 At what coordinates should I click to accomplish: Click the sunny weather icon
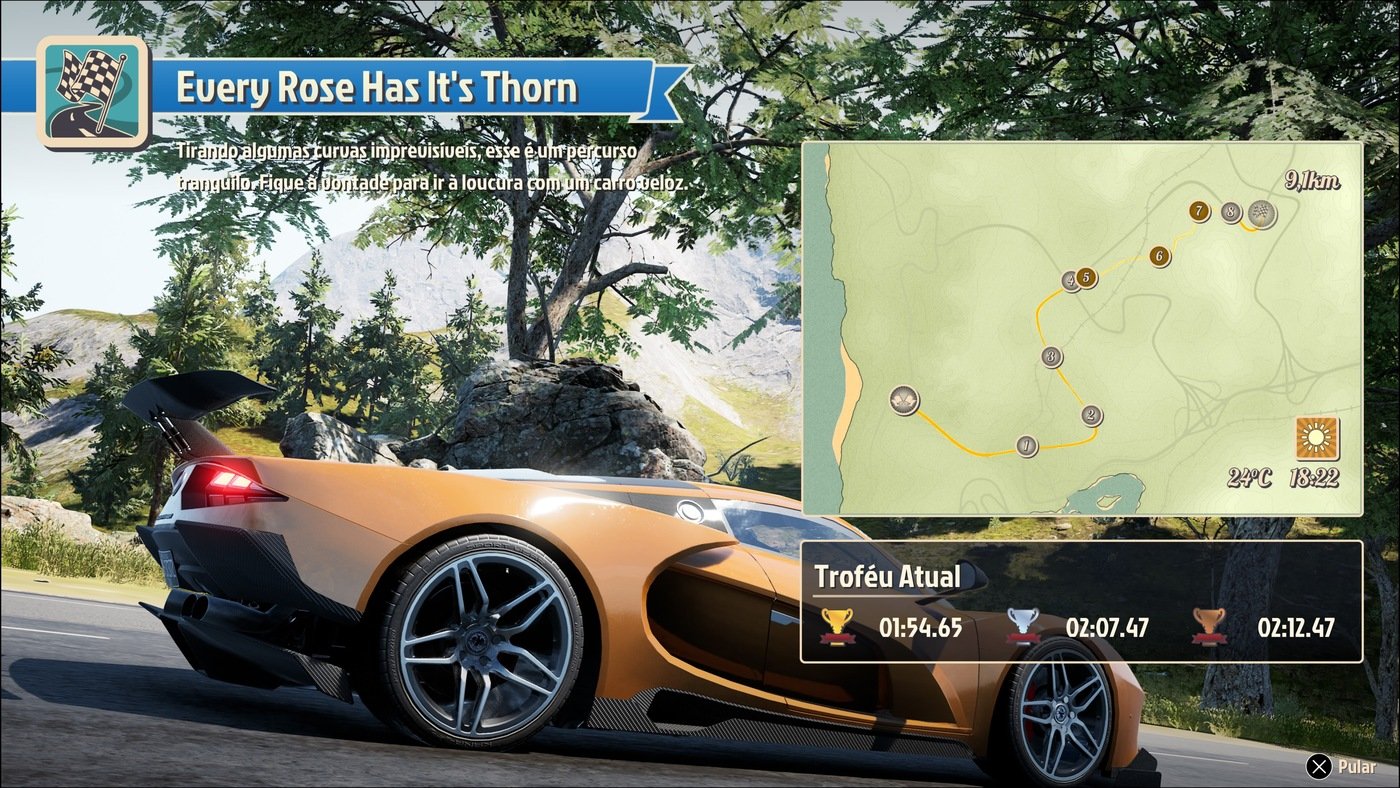point(1316,438)
